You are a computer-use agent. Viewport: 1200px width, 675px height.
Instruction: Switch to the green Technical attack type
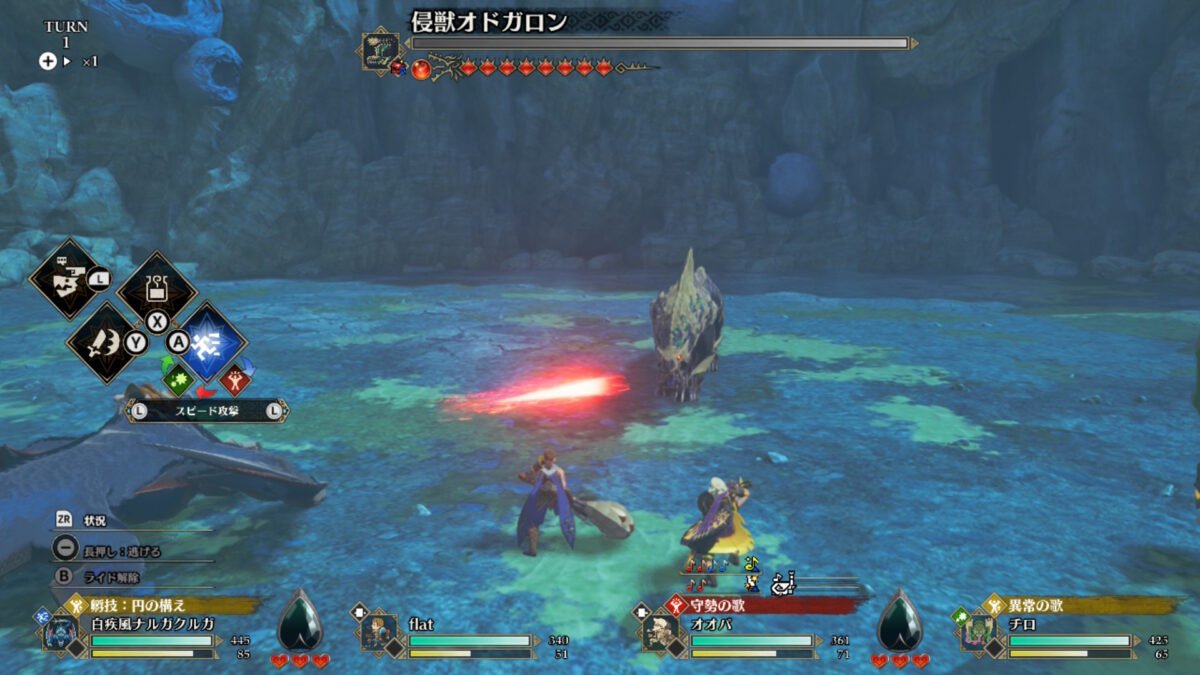pyautogui.click(x=177, y=380)
